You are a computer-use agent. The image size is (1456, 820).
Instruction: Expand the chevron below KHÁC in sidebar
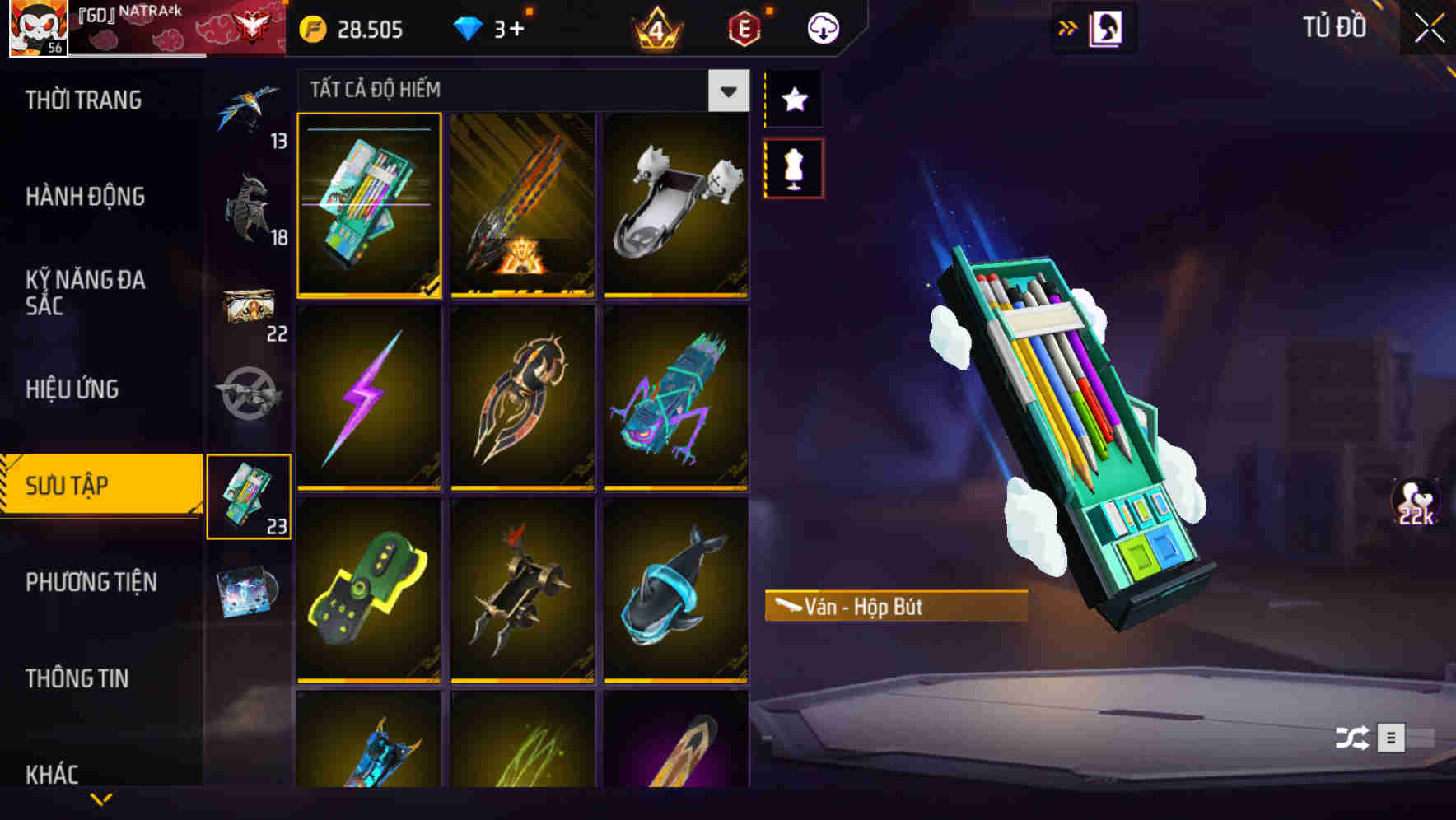pyautogui.click(x=101, y=800)
